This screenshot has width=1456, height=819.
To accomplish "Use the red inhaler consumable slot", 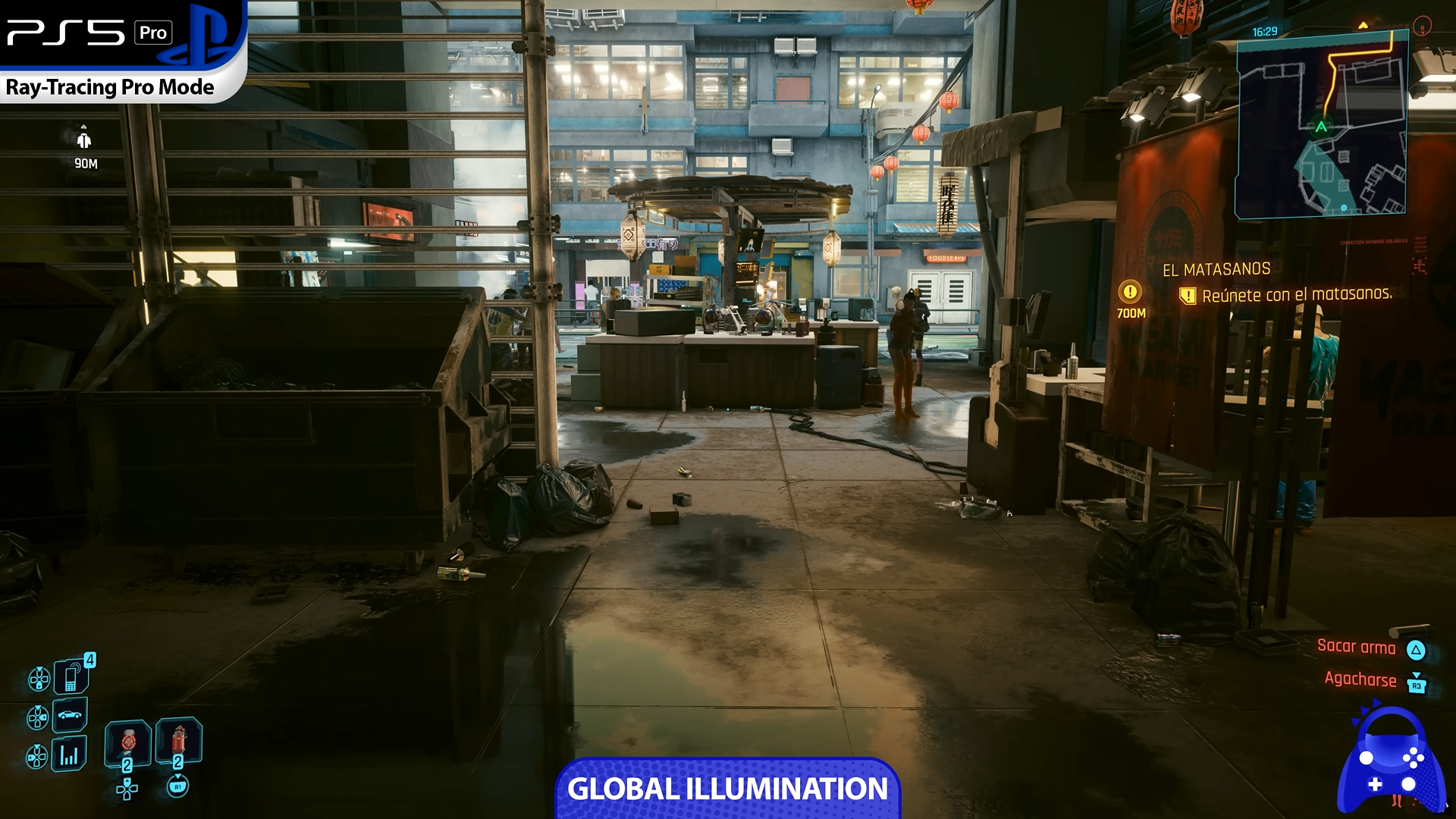I will [127, 743].
